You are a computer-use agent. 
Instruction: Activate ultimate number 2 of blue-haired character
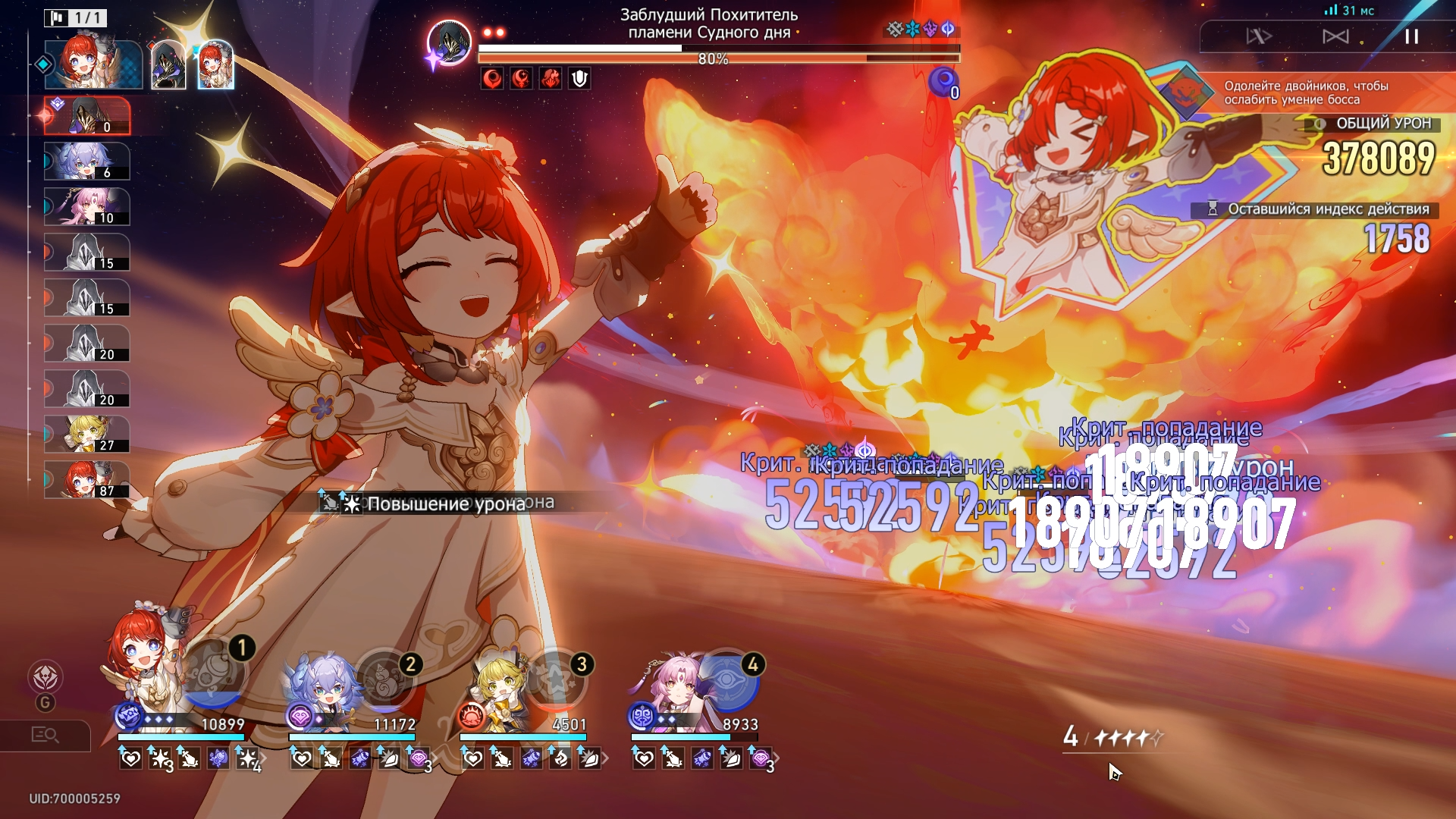(385, 681)
